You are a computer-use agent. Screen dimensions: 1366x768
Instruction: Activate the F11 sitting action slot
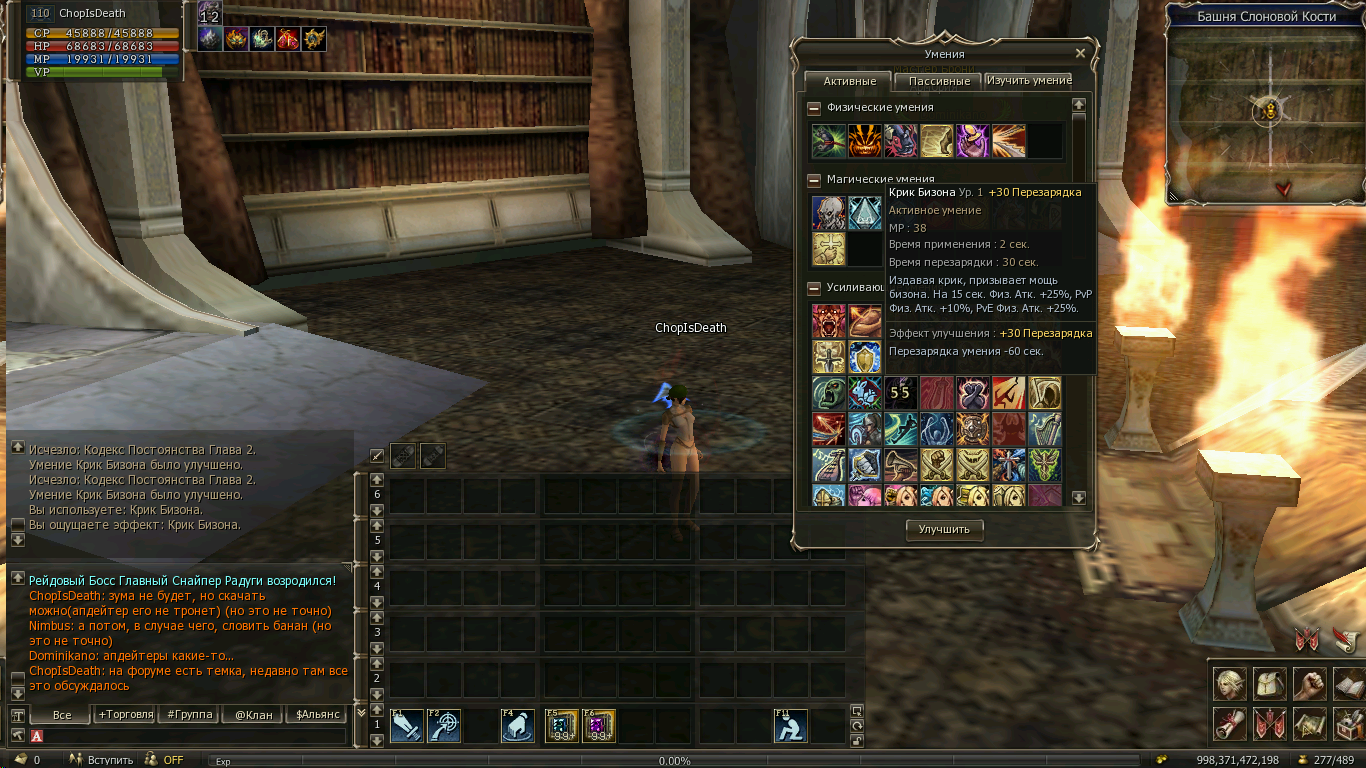coord(791,726)
